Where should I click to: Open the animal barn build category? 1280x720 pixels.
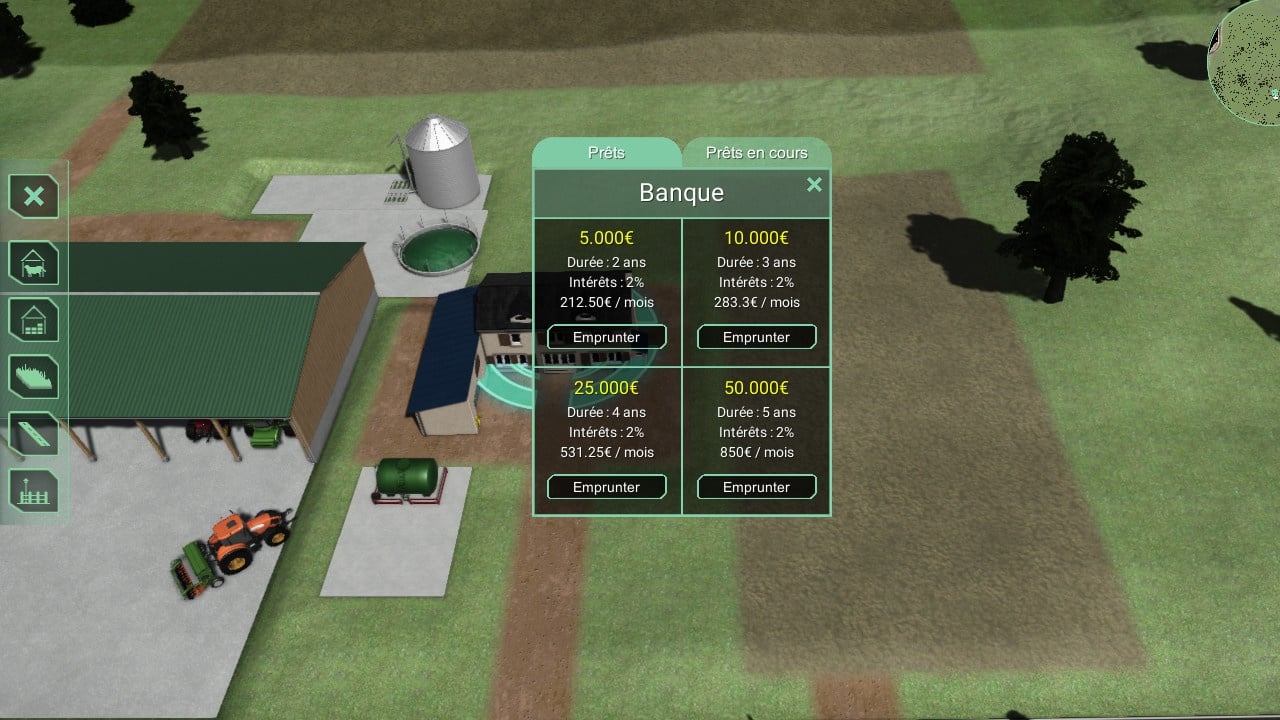(34, 263)
